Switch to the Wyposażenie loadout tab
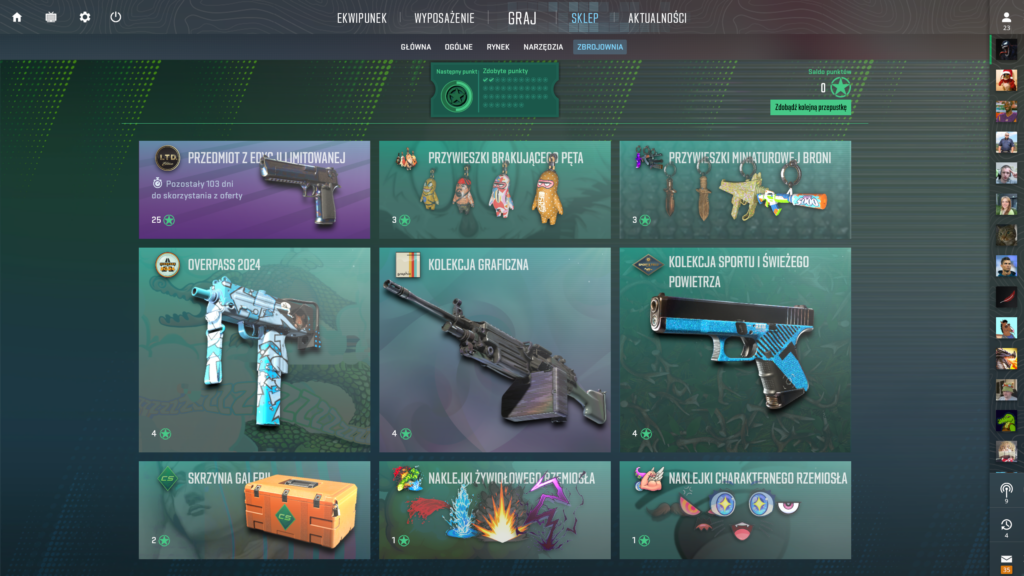The height and width of the screenshot is (576, 1024). [x=445, y=18]
